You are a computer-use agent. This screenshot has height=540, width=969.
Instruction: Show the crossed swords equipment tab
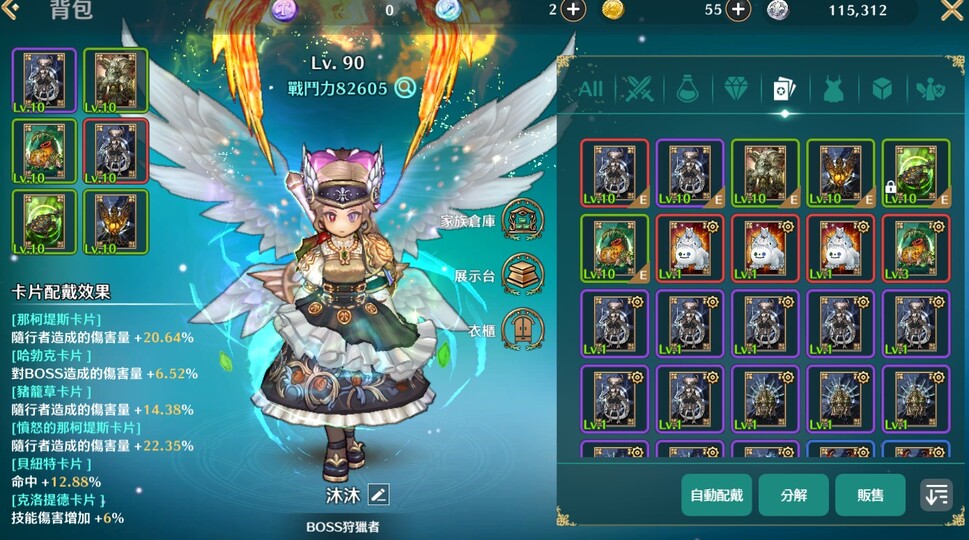coord(638,89)
